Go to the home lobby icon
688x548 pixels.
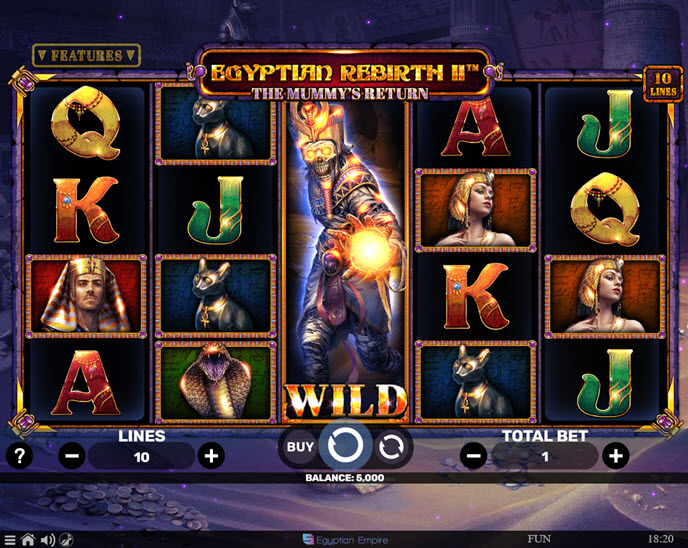tap(27, 540)
